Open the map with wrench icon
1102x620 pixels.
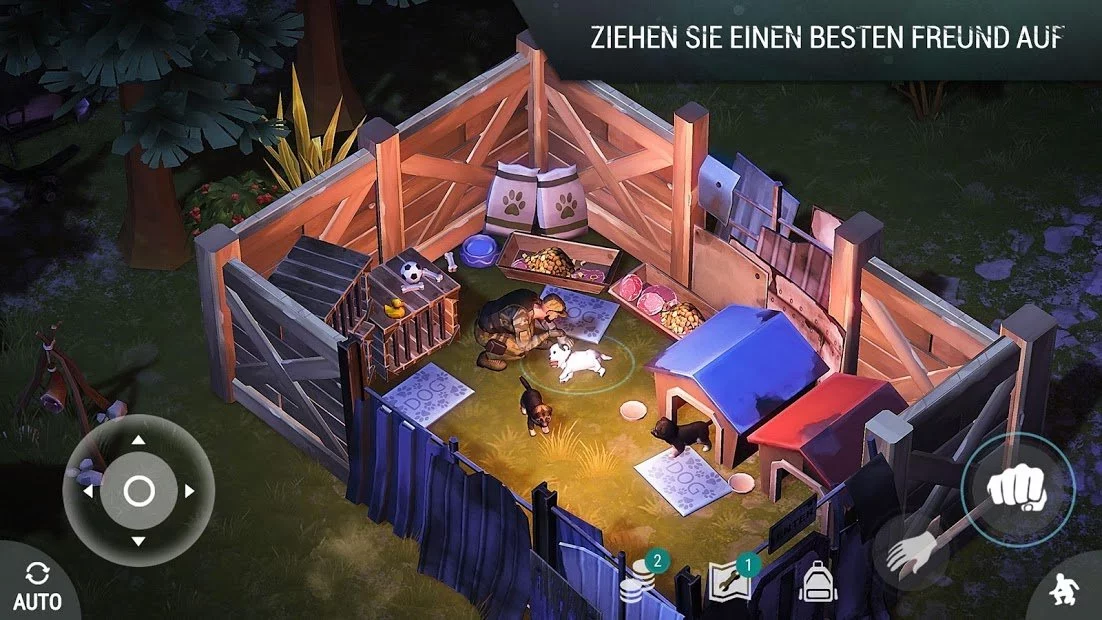tap(729, 581)
